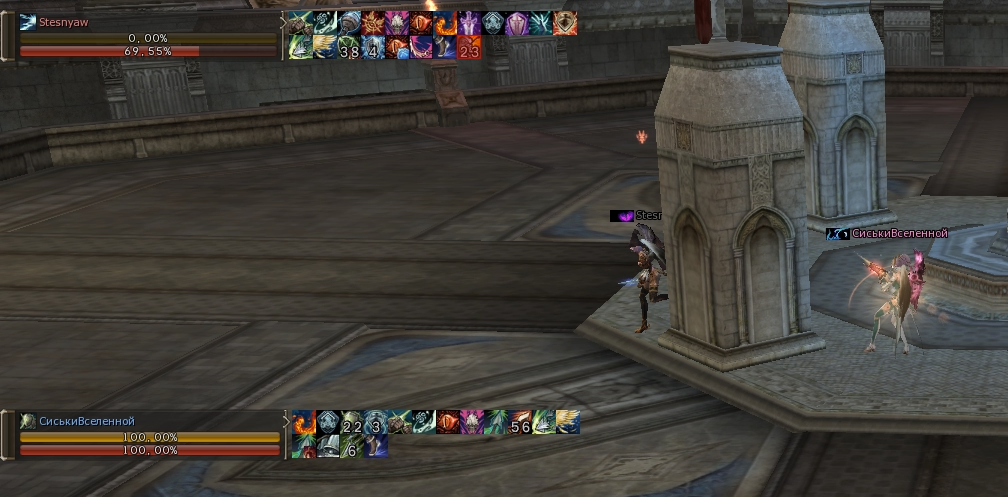Click the class icon beside Stesnyaw's name
The height and width of the screenshot is (497, 1008).
[x=27, y=22]
